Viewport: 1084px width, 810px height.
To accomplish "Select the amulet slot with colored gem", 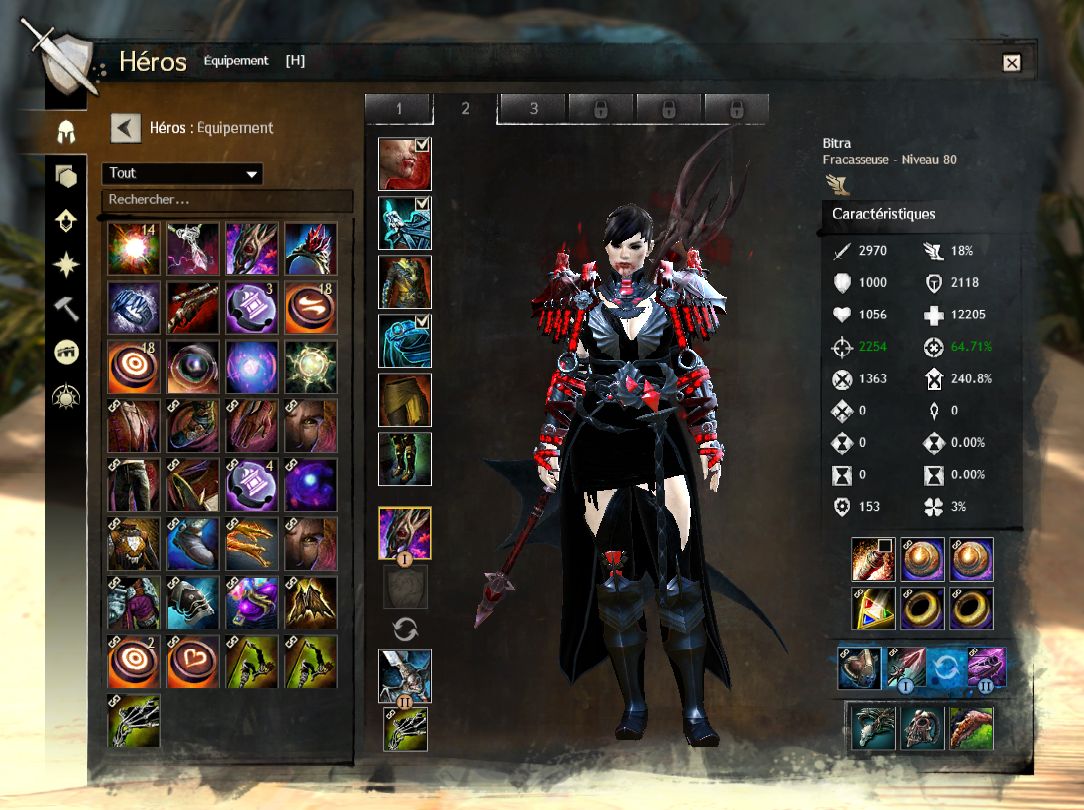I will tap(872, 608).
